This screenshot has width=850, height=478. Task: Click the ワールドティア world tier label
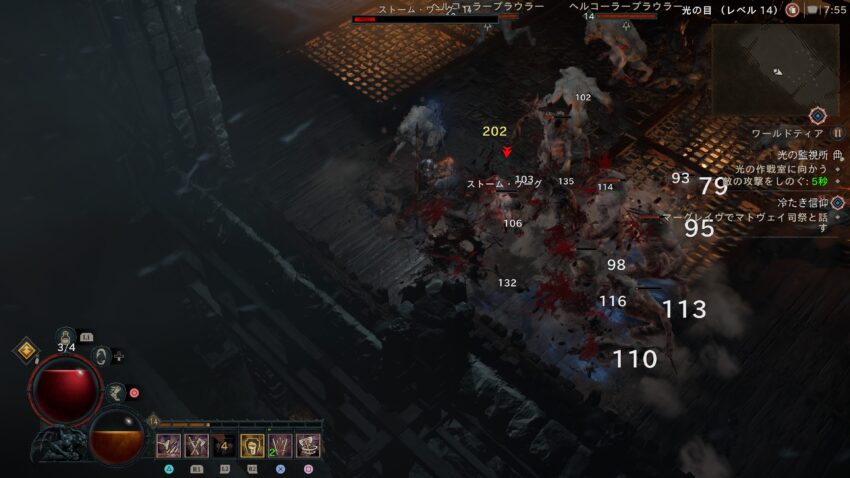[x=787, y=133]
